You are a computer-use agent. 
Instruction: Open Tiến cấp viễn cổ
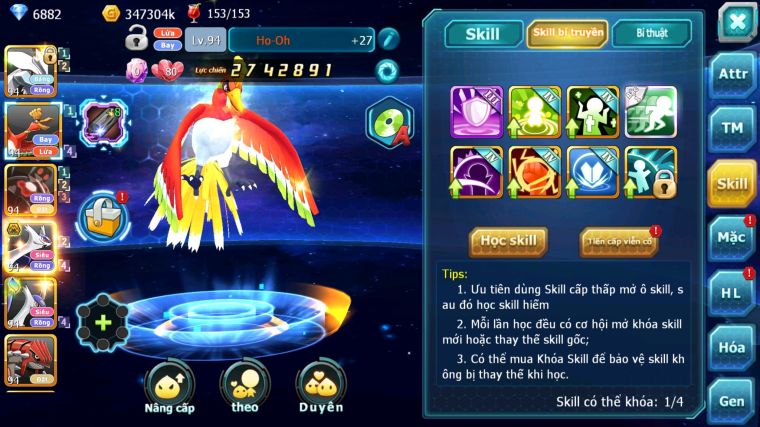pos(618,241)
